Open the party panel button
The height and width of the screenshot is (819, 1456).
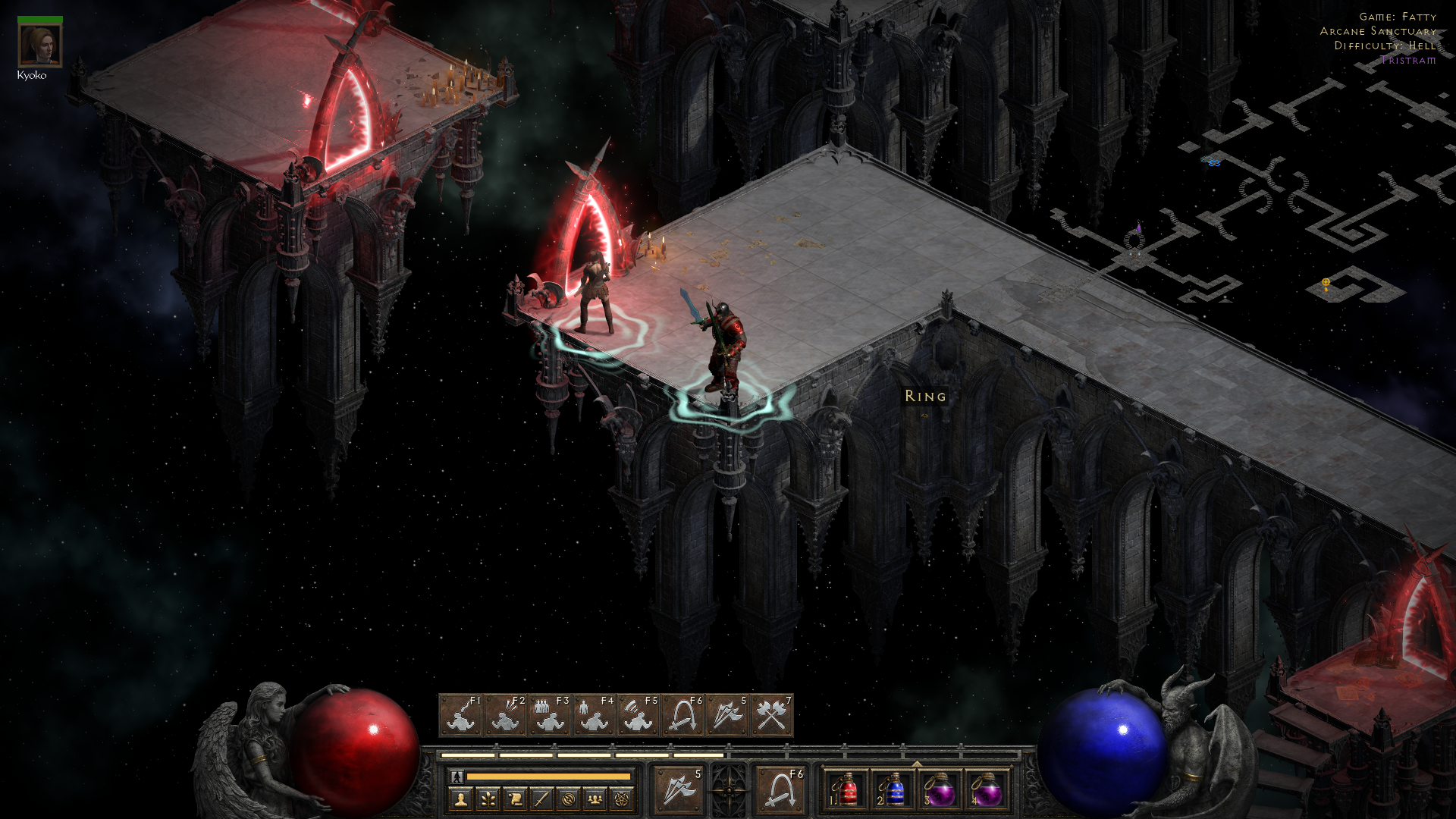(x=595, y=799)
